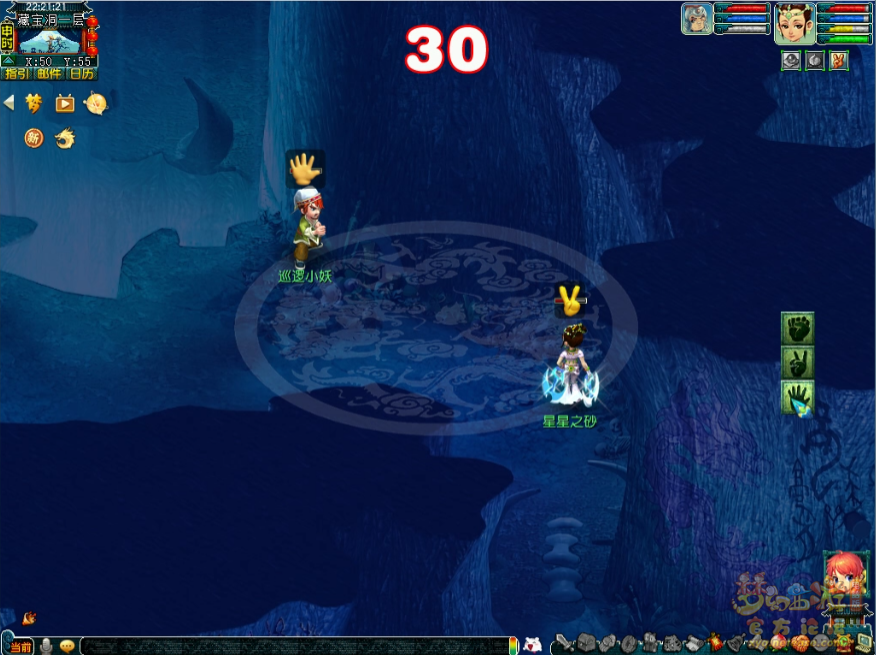Open the sword attack icon in toolbar
Image resolution: width=876 pixels, height=655 pixels.
pos(565,643)
